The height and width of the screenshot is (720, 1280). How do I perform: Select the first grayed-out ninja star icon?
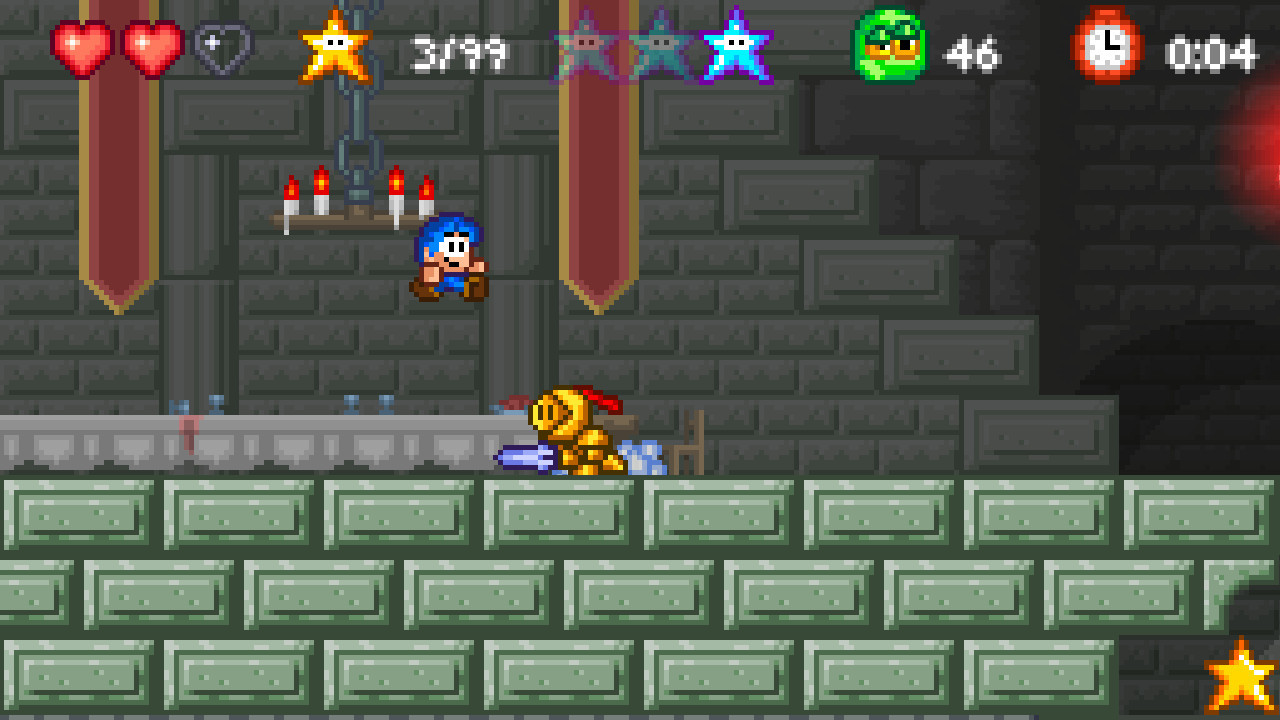pos(586,45)
